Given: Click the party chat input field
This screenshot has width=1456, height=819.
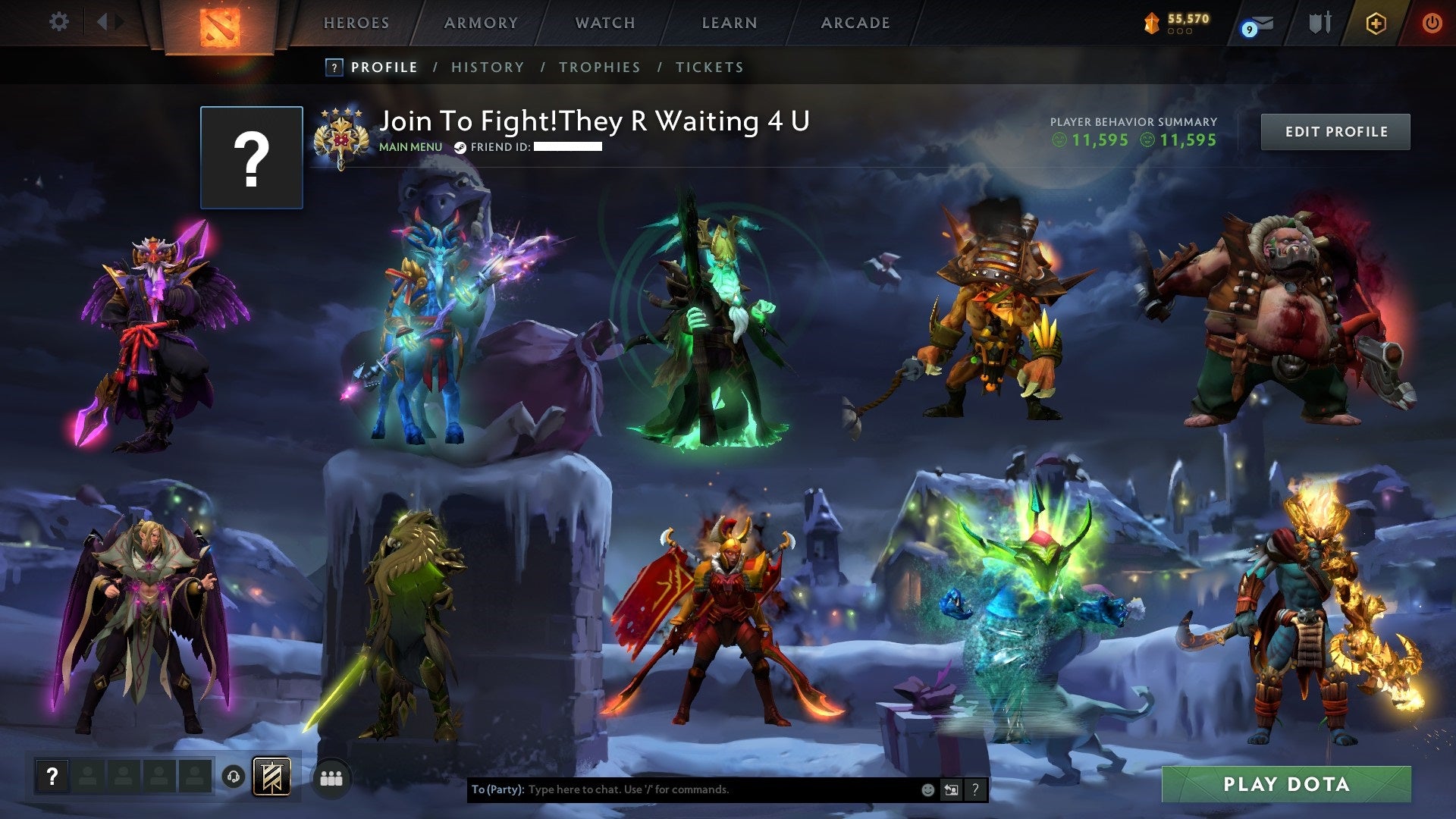Looking at the screenshot, I should [682, 788].
